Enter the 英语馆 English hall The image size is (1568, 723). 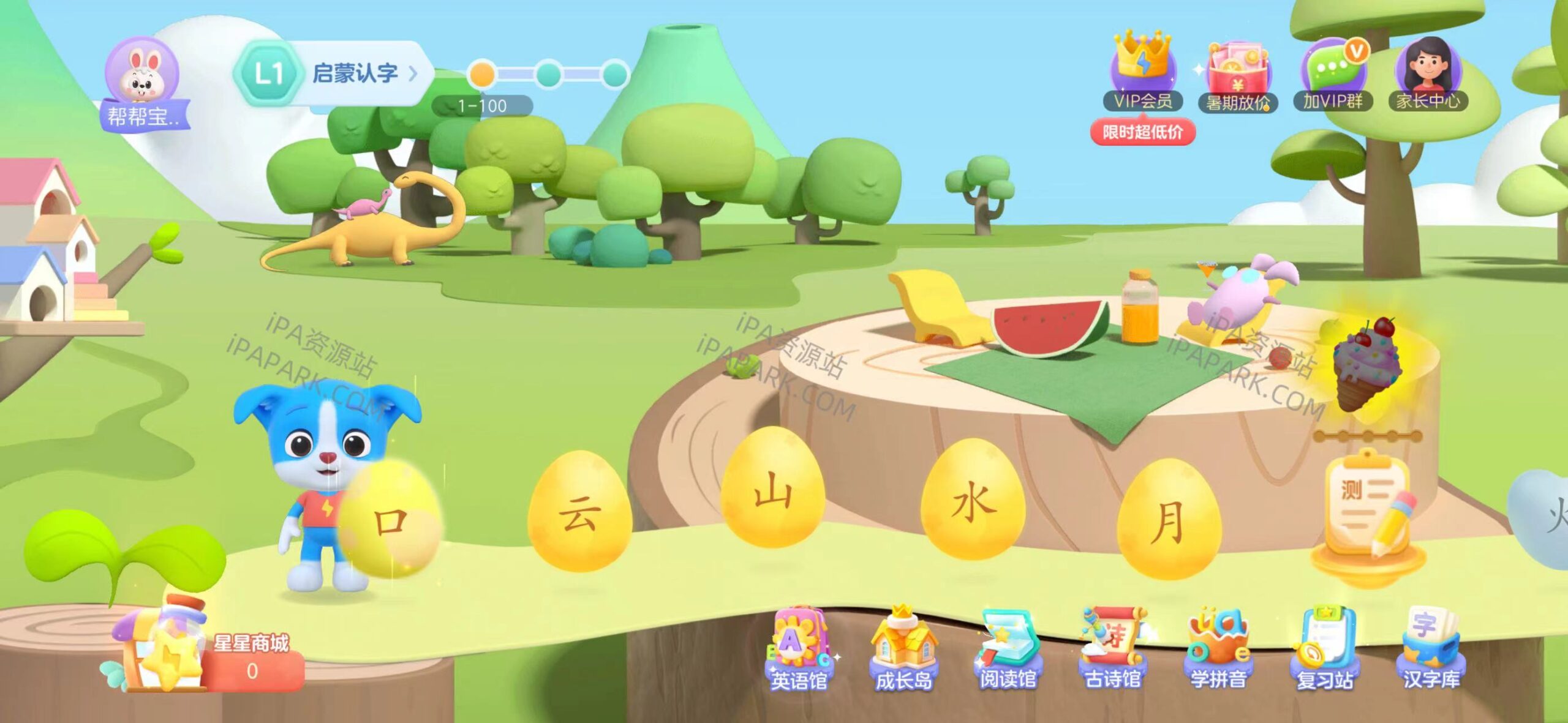pyautogui.click(x=799, y=650)
